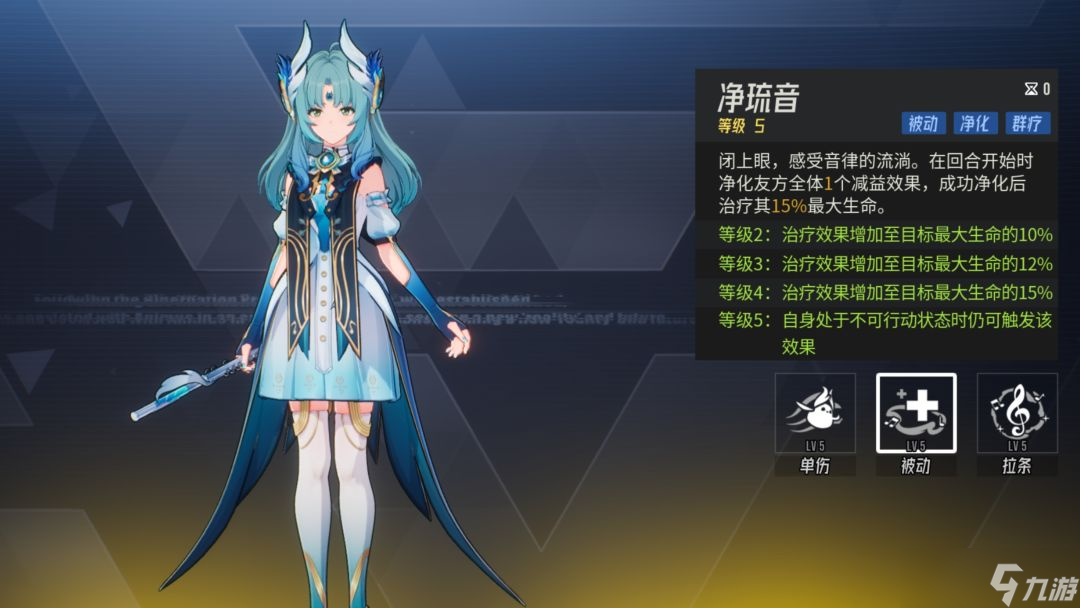Click the 净化 cleanse tag
The image size is (1080, 608).
click(x=974, y=123)
